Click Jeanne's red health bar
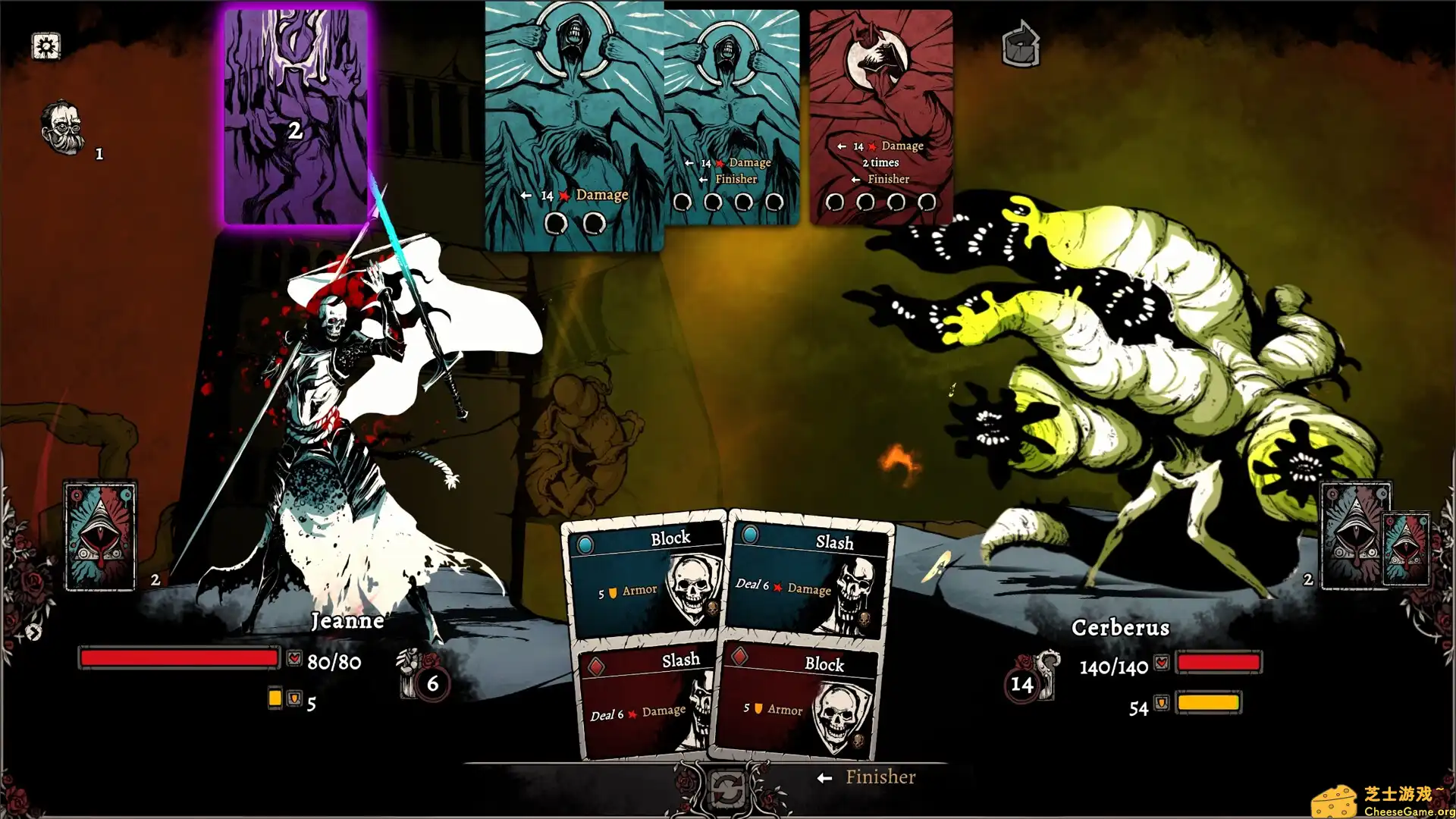 (x=178, y=658)
